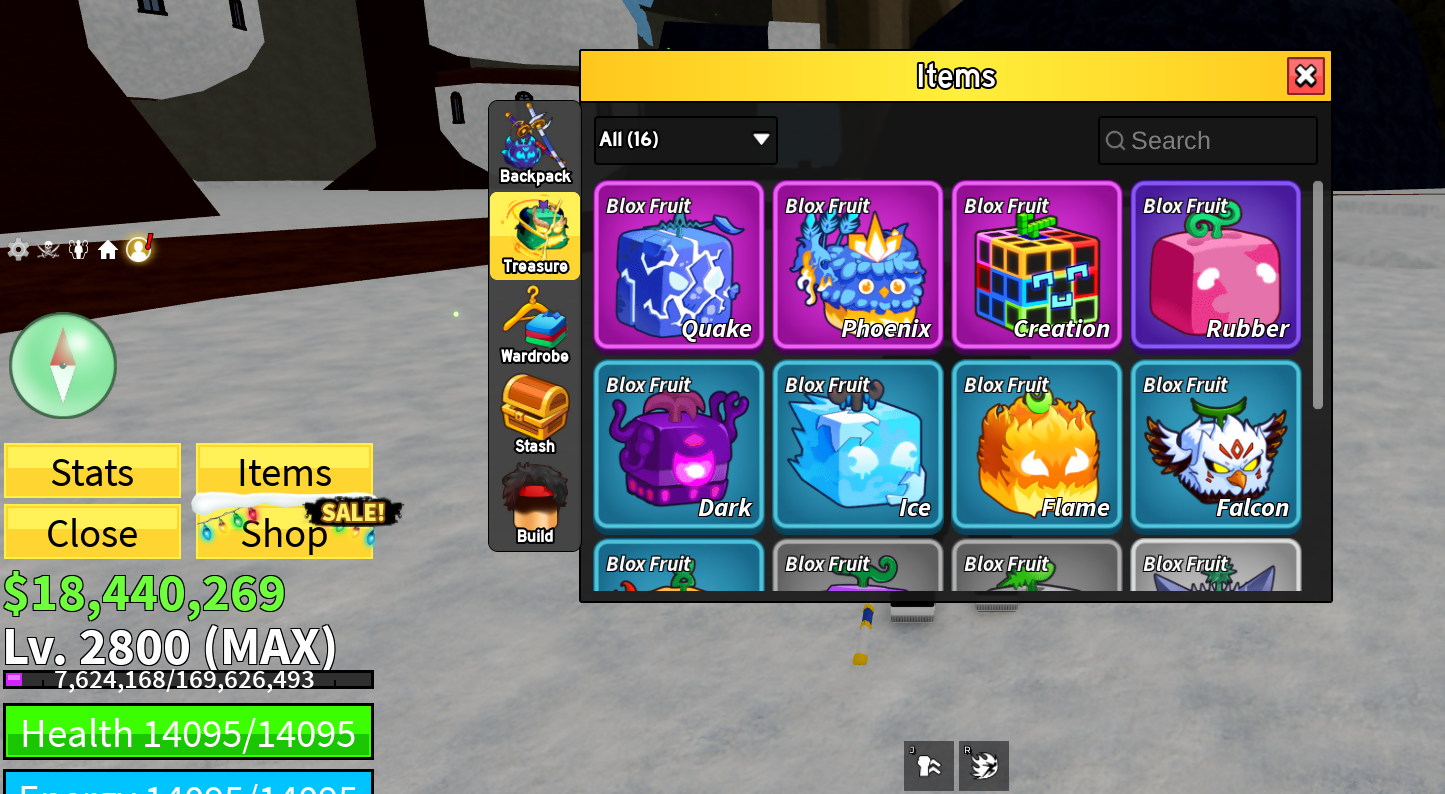Activate the J dash ability icon
The height and width of the screenshot is (794, 1445).
928,765
